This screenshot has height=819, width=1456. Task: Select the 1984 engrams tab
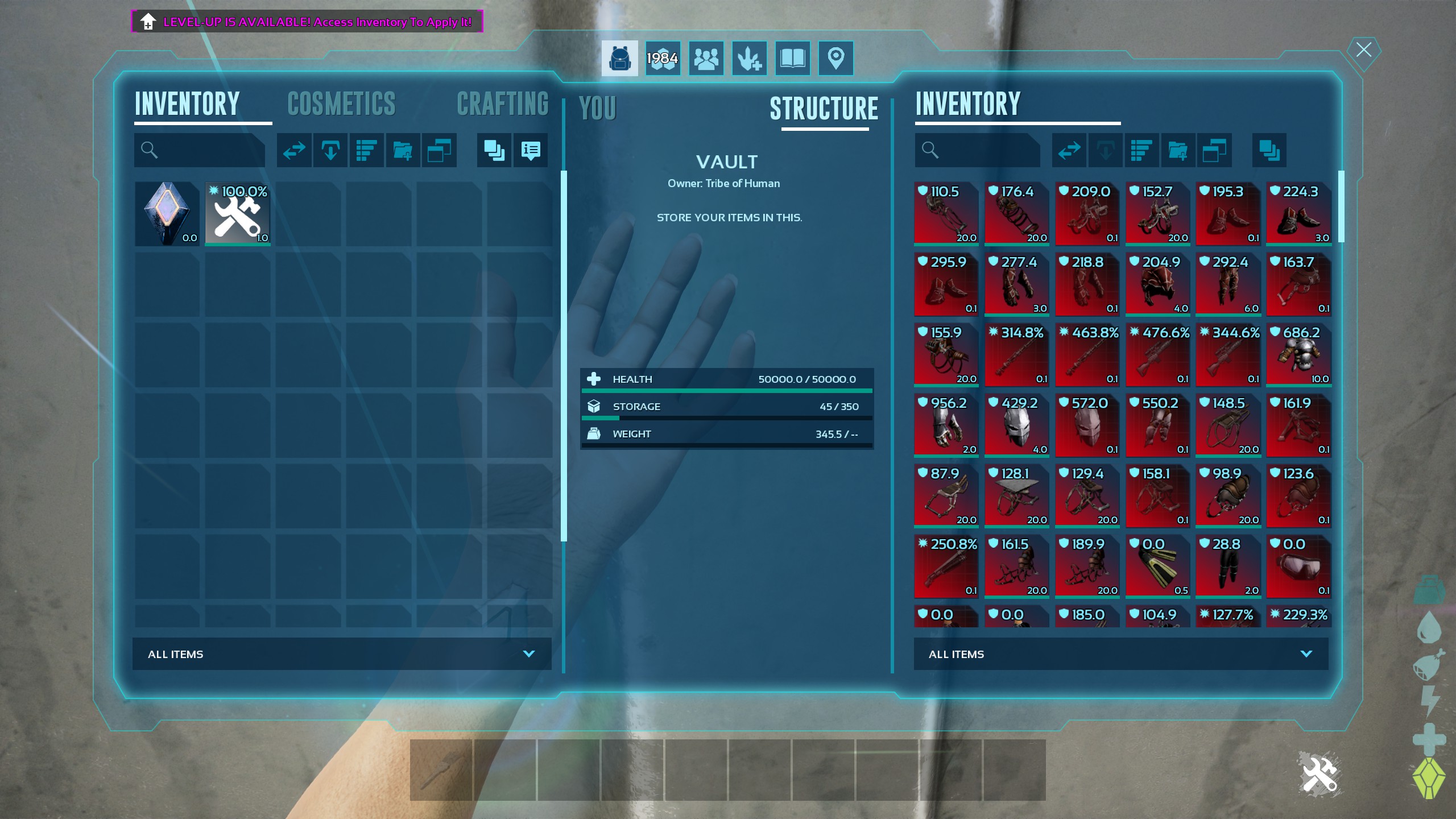click(663, 58)
